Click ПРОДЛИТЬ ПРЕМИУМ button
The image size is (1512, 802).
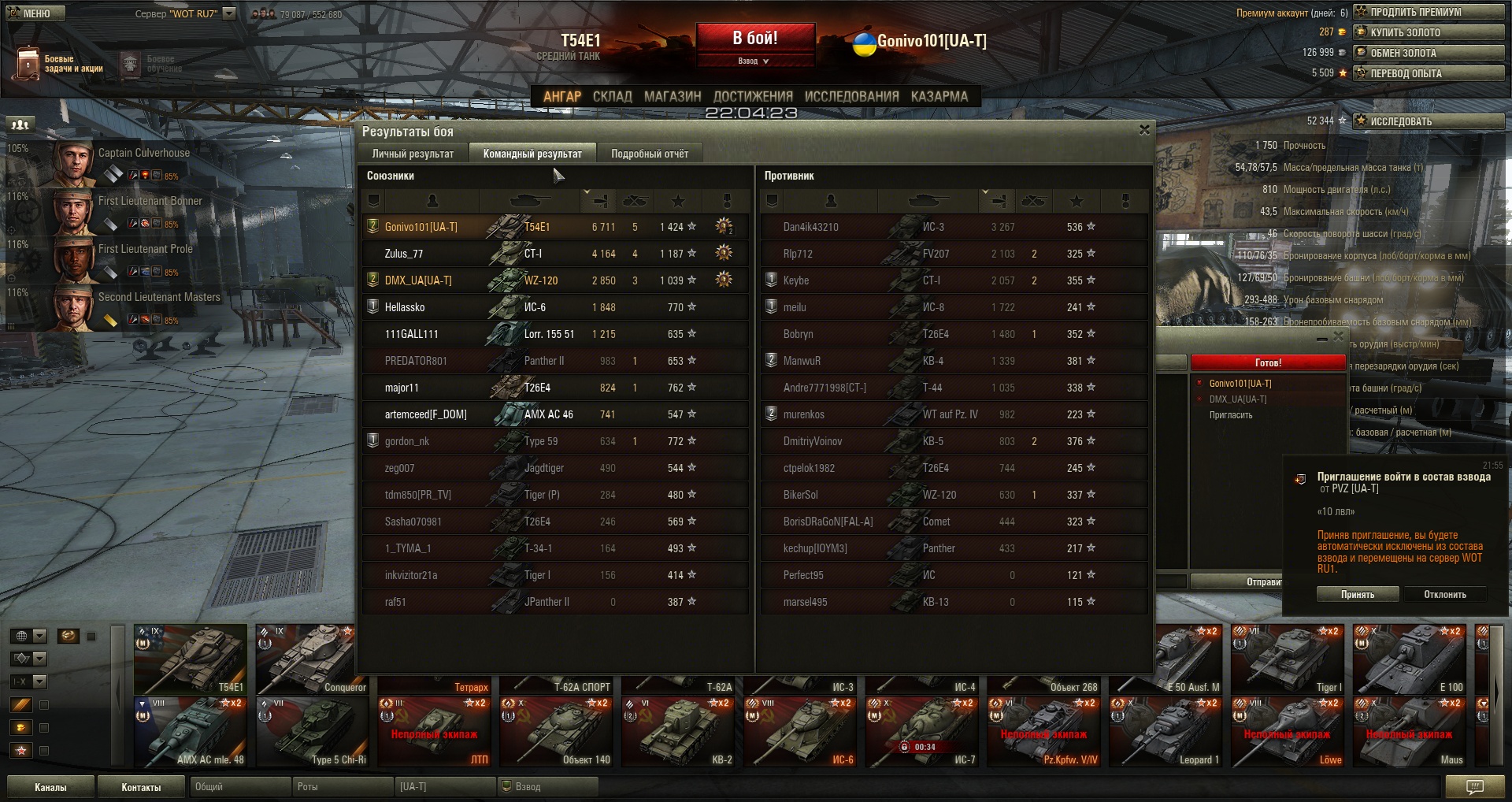[x=1428, y=12]
